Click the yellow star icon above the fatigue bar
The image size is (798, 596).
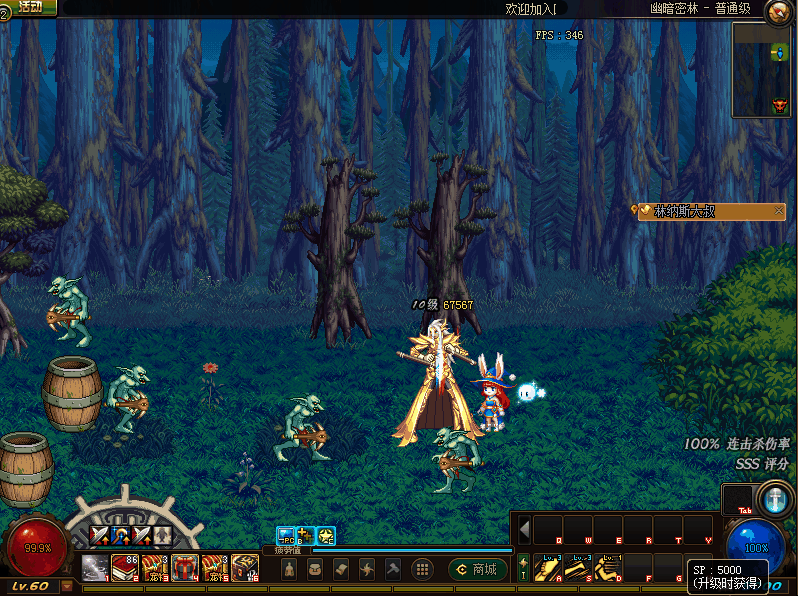326,535
